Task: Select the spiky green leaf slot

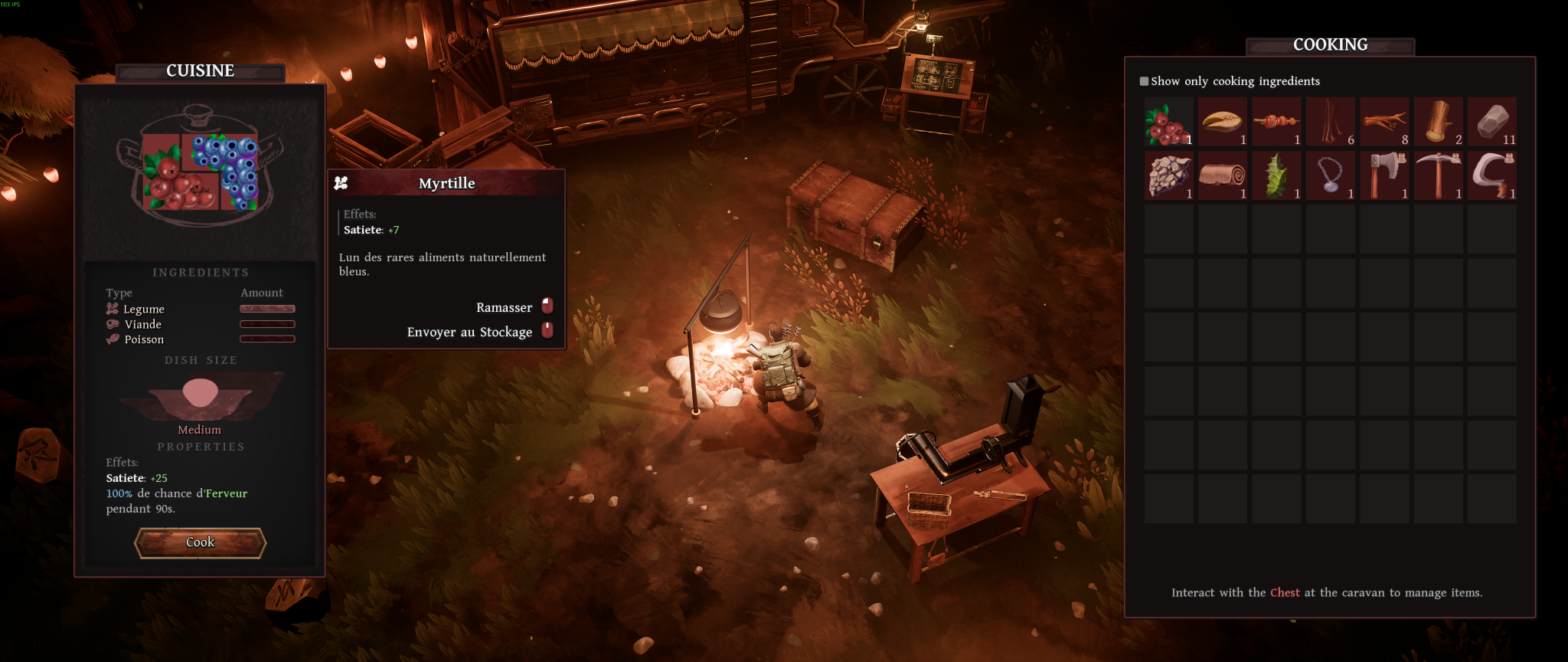Action: click(1276, 175)
